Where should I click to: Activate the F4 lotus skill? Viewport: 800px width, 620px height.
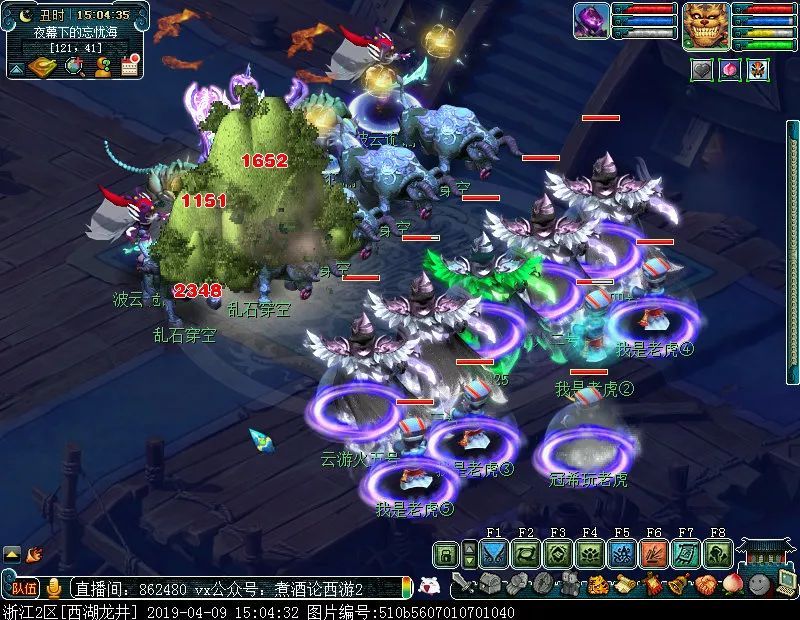pyautogui.click(x=590, y=554)
